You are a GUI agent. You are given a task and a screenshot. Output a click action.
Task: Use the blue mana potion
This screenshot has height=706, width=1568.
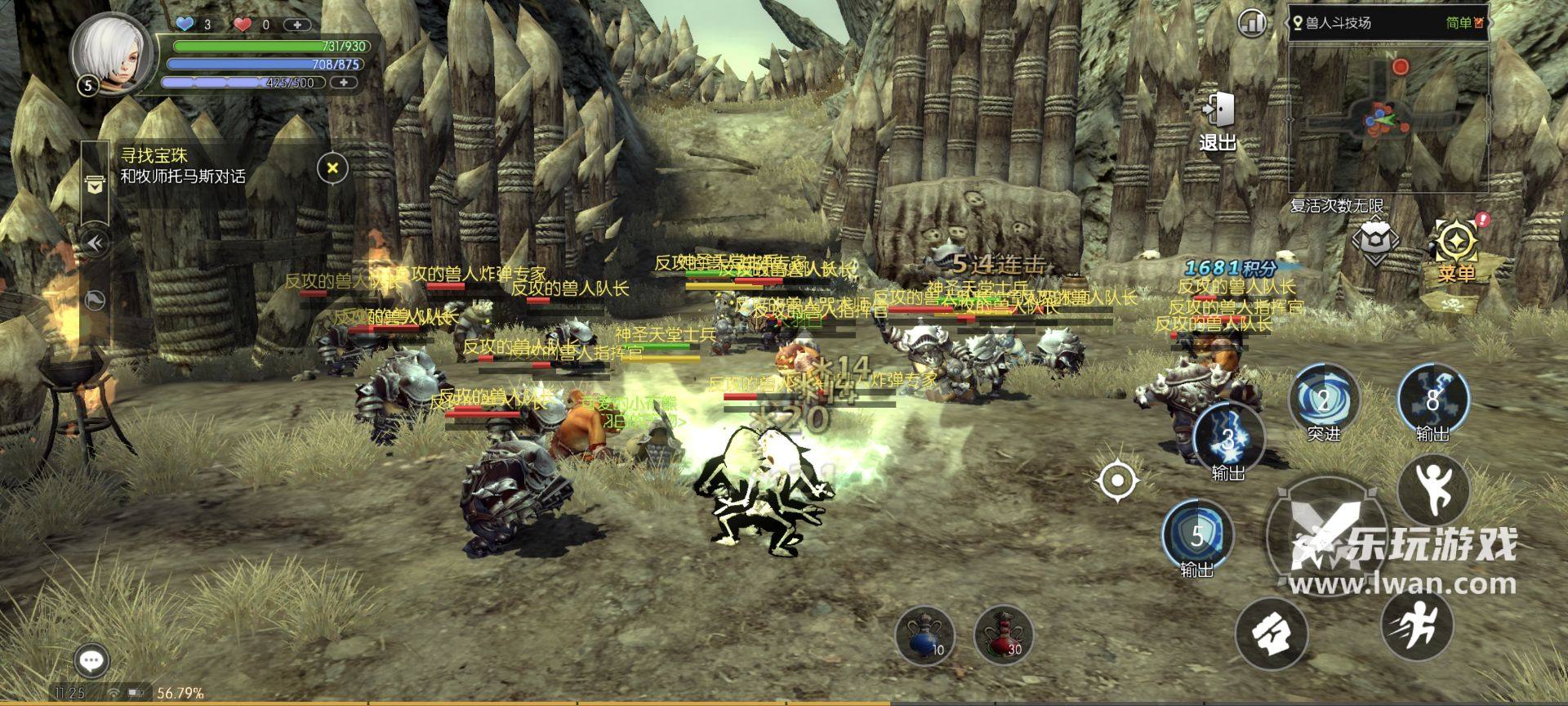pyautogui.click(x=925, y=636)
